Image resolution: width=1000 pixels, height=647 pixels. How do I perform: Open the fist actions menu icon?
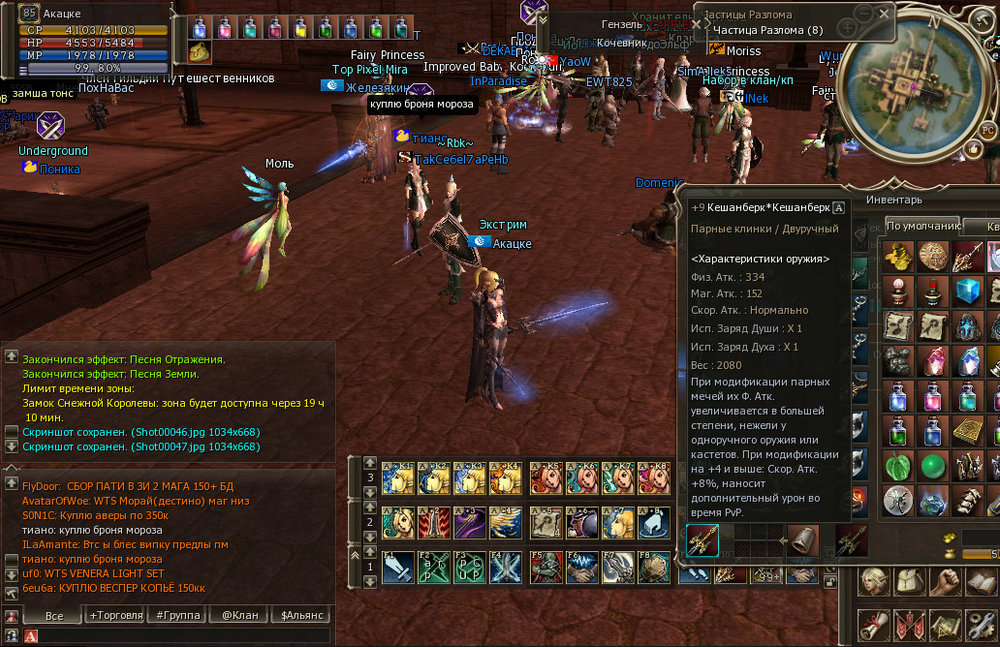pos(945,582)
